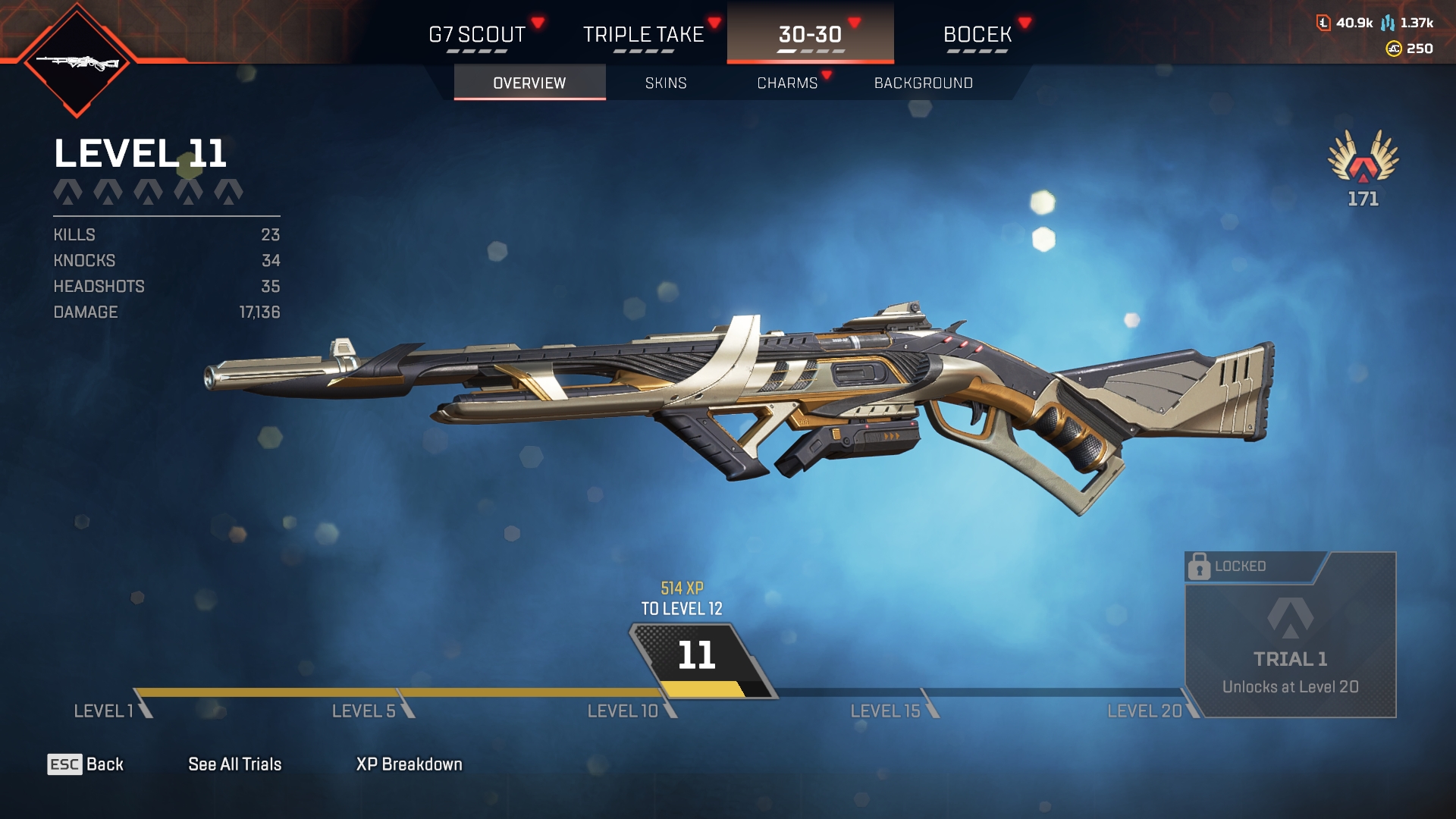
Task: Click the marksman weapon category diamond icon
Action: coord(77,61)
